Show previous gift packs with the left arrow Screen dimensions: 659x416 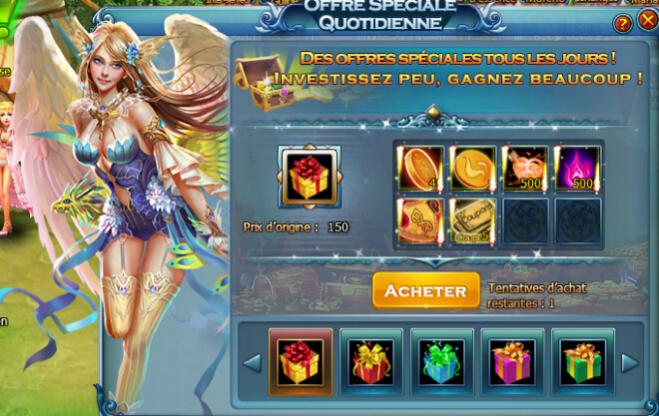point(254,361)
